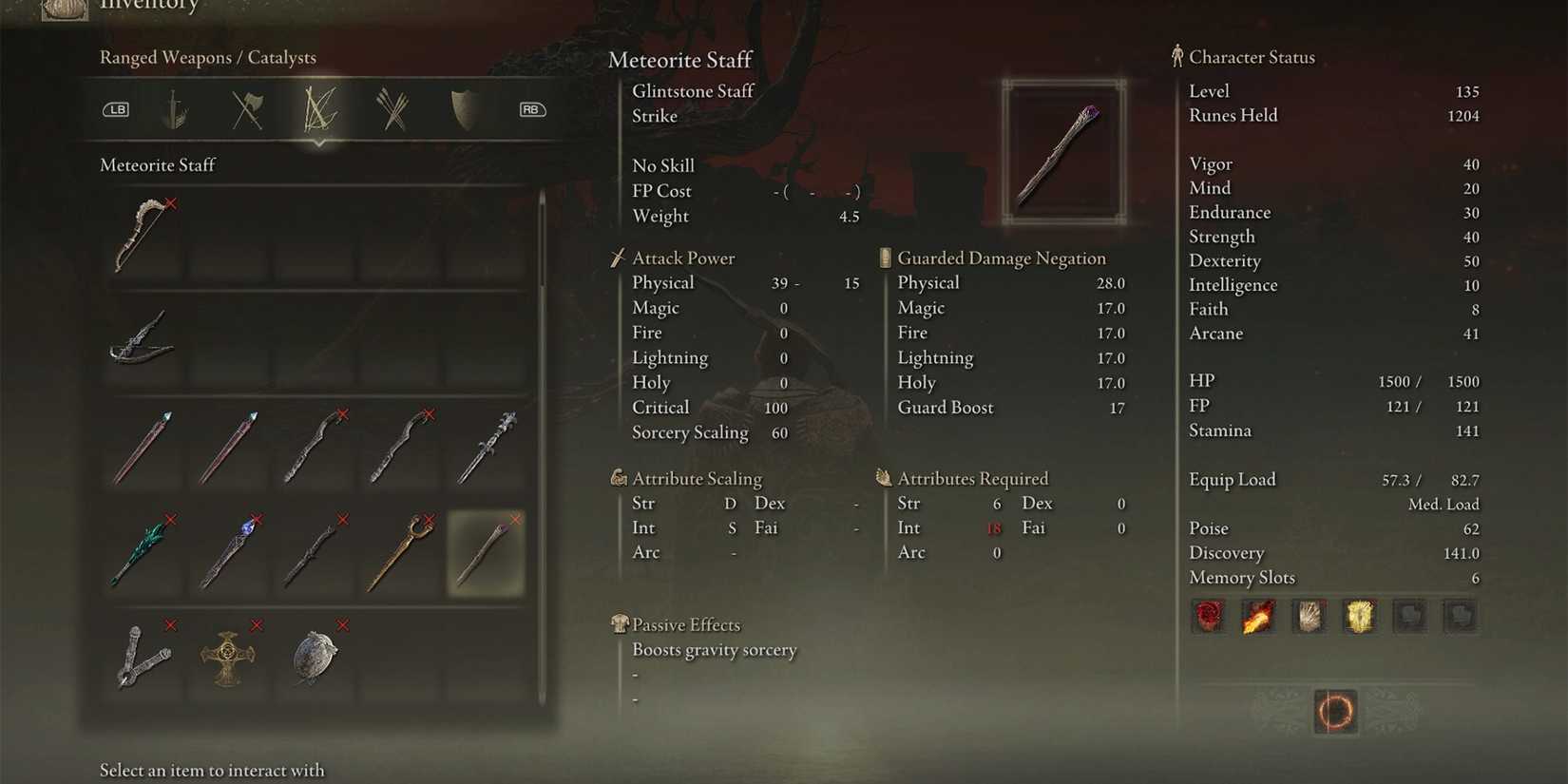Click the Great Rune ring icon

click(1334, 713)
